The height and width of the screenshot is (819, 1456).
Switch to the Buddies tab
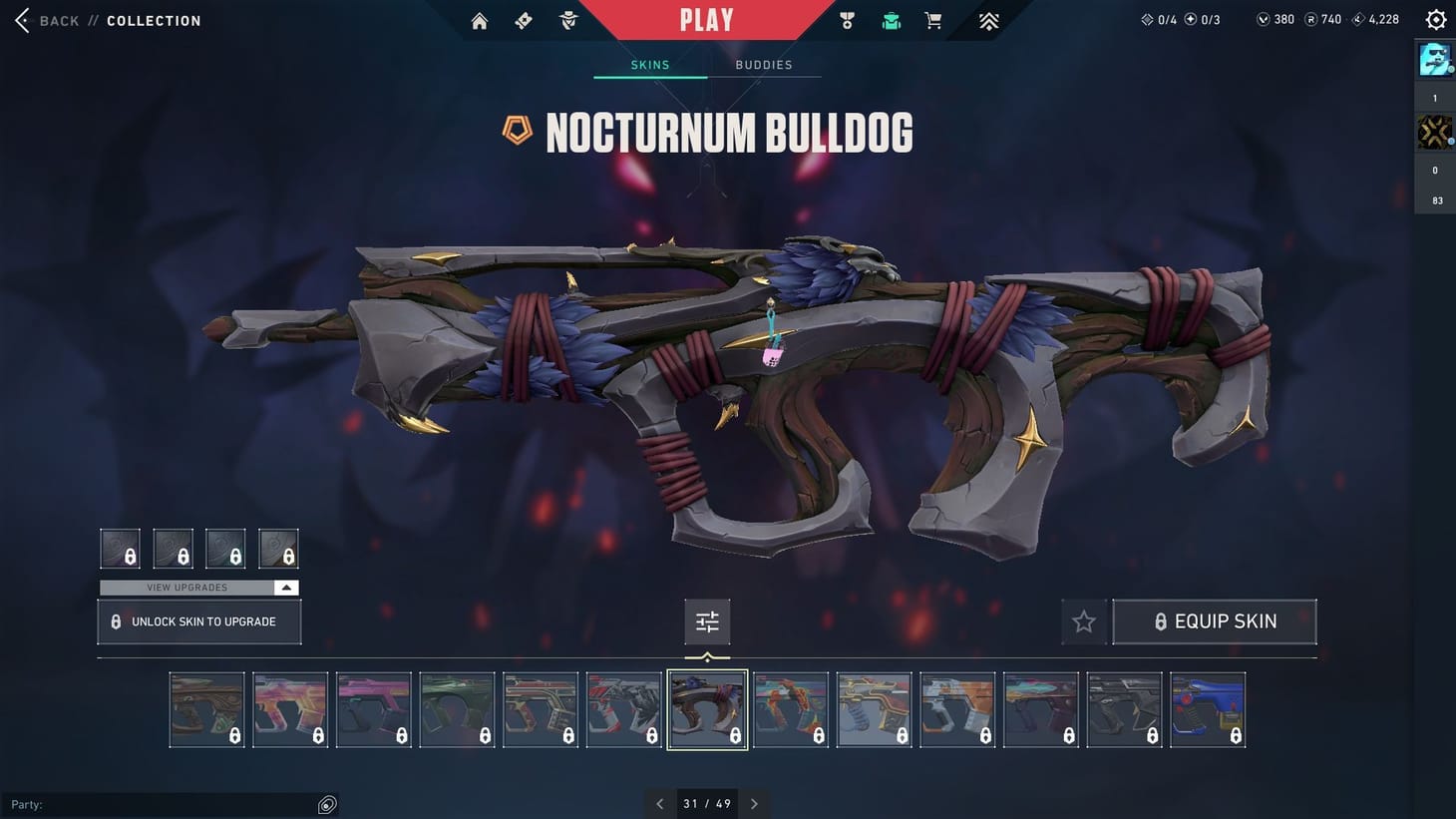764,64
